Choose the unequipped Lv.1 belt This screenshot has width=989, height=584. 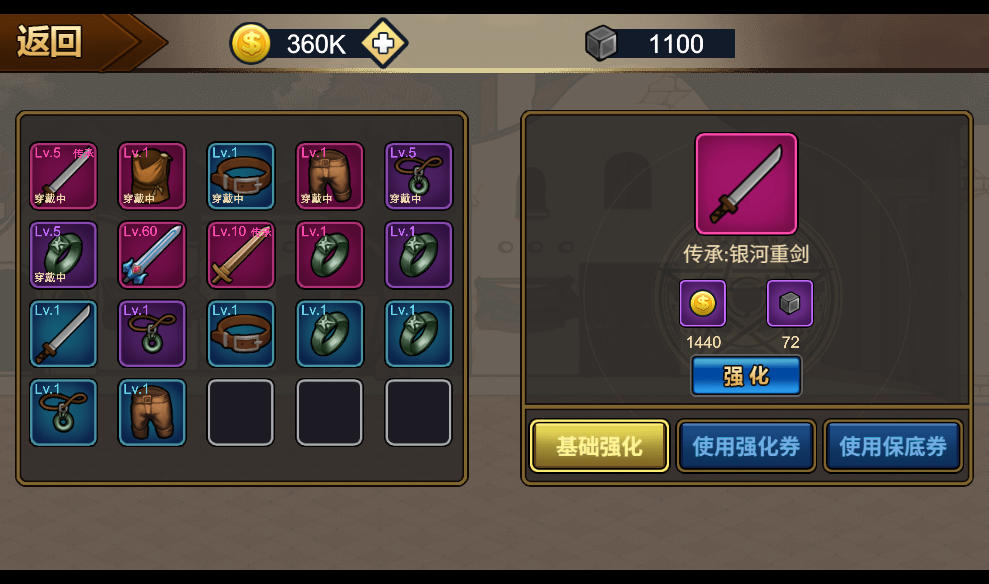241,334
